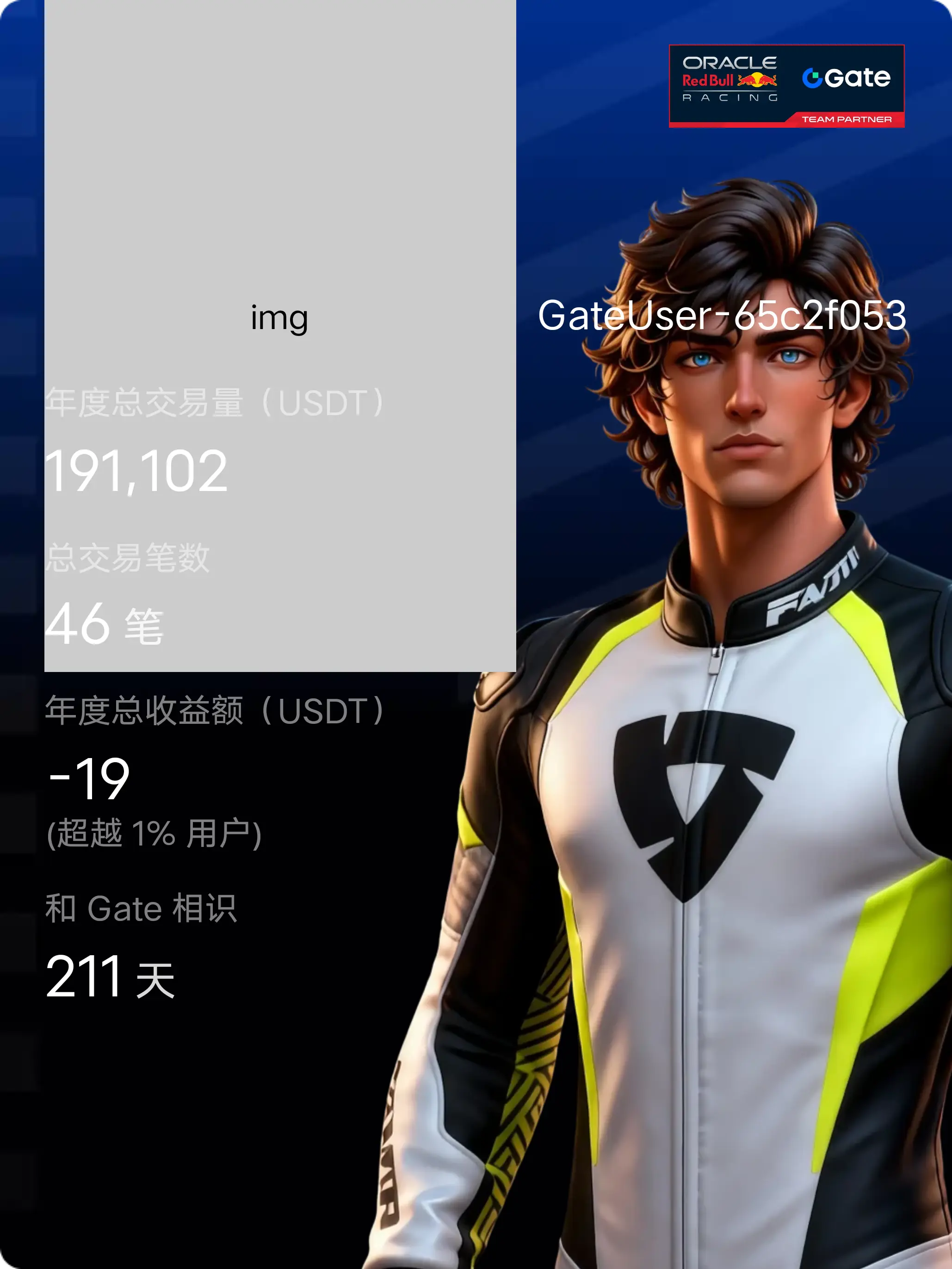Screen dimensions: 952x1269
Task: Click the gray img placeholder
Action: (x=280, y=230)
